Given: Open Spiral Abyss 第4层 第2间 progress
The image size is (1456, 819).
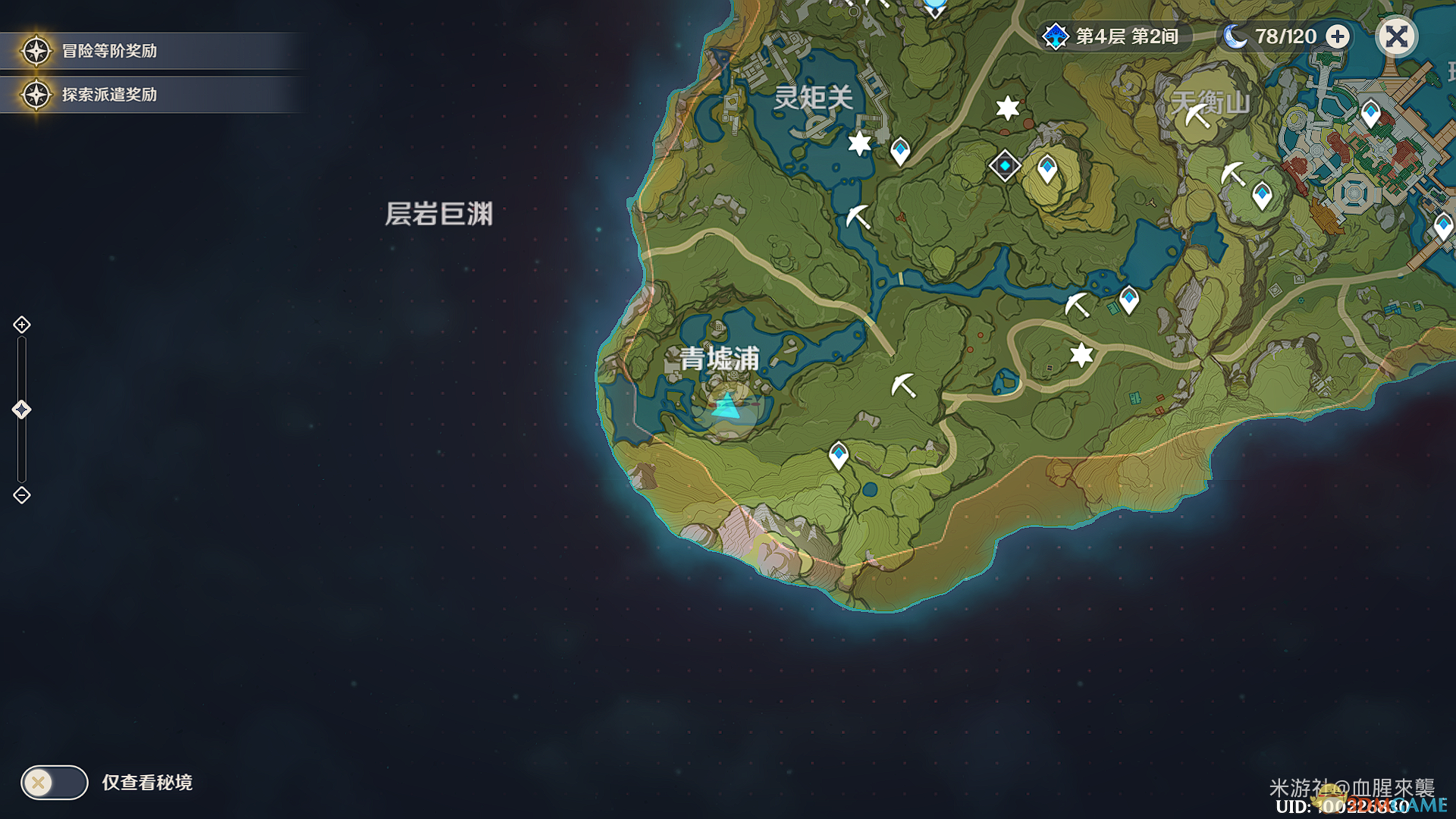Looking at the screenshot, I should point(1113,36).
